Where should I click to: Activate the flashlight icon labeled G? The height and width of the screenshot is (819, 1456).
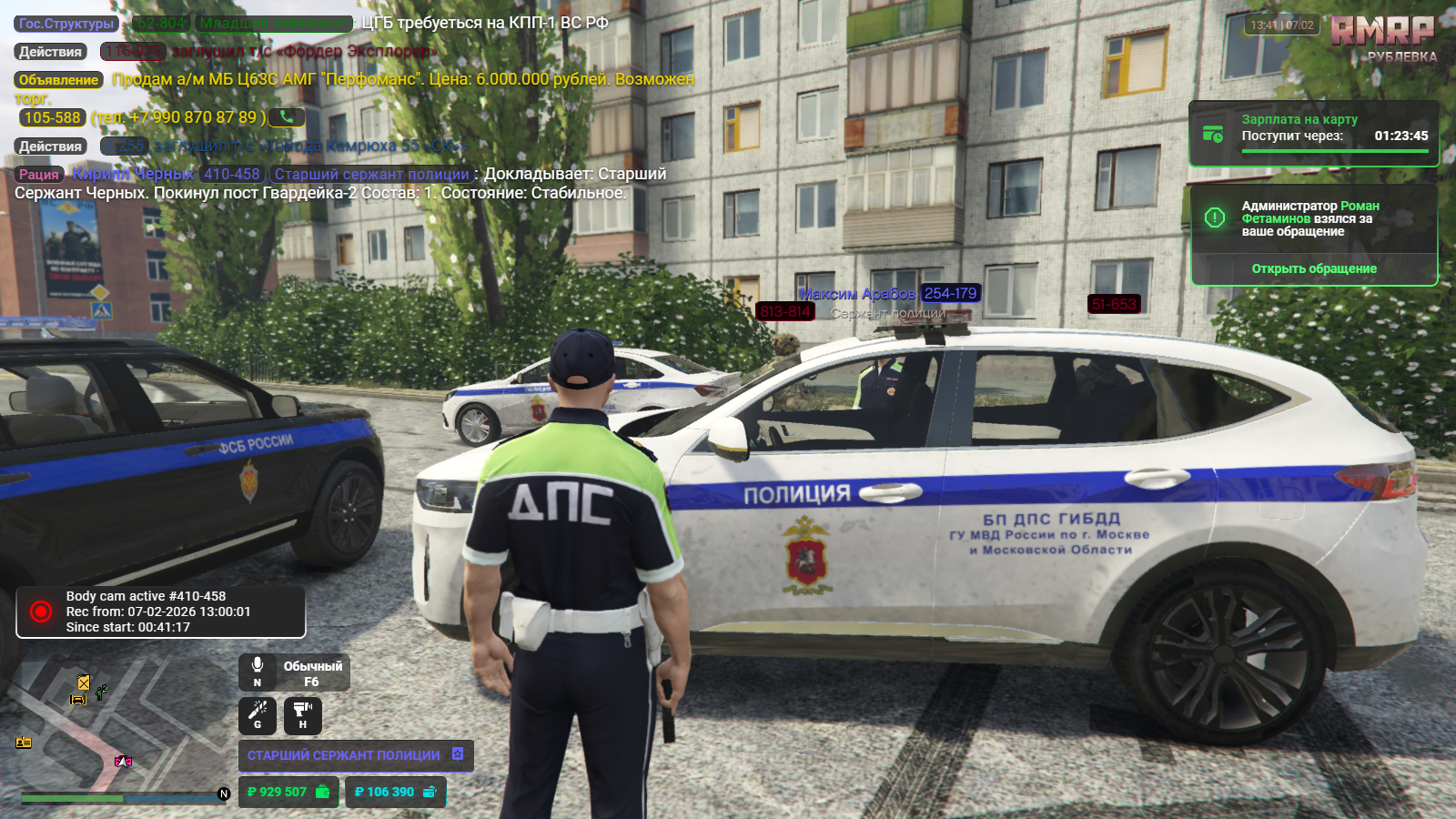(x=258, y=713)
